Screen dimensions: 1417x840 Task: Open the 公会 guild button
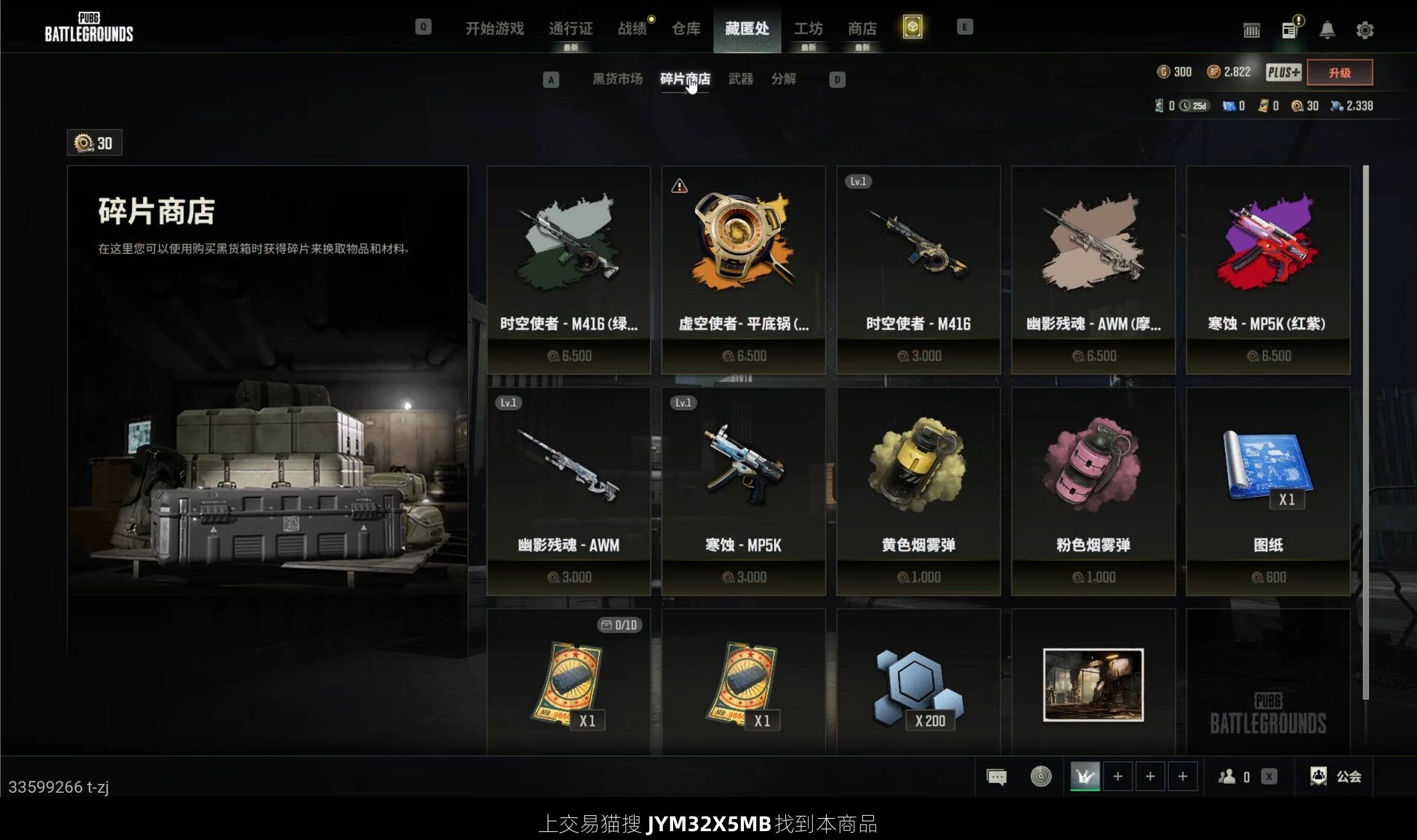[x=1336, y=776]
